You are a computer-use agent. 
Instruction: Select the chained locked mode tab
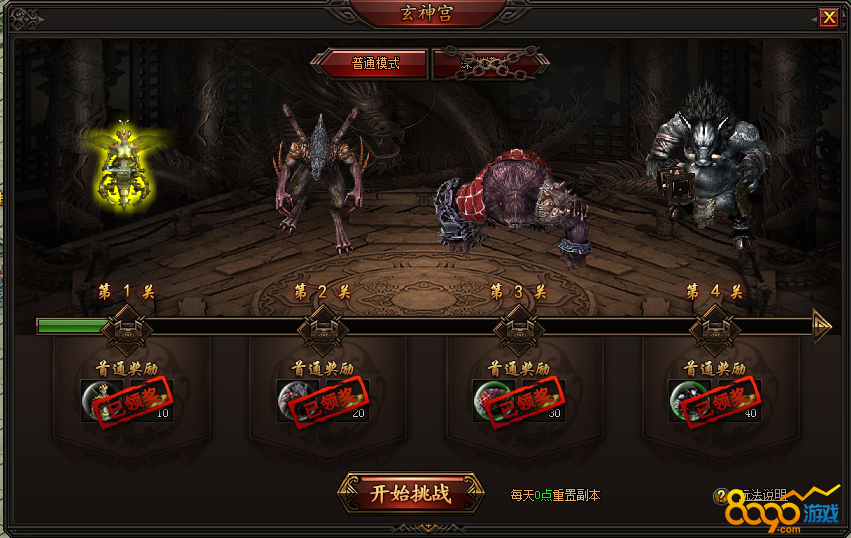coord(487,63)
